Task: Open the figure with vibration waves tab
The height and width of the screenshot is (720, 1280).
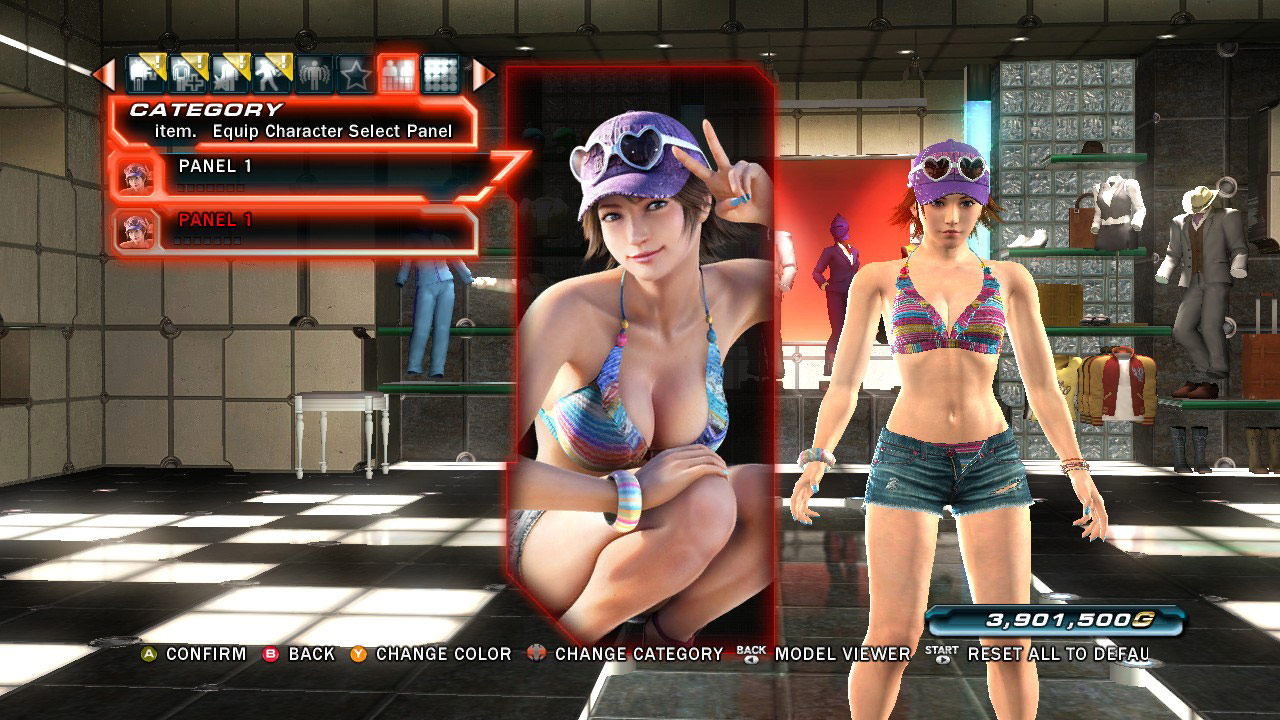Action: [x=313, y=75]
